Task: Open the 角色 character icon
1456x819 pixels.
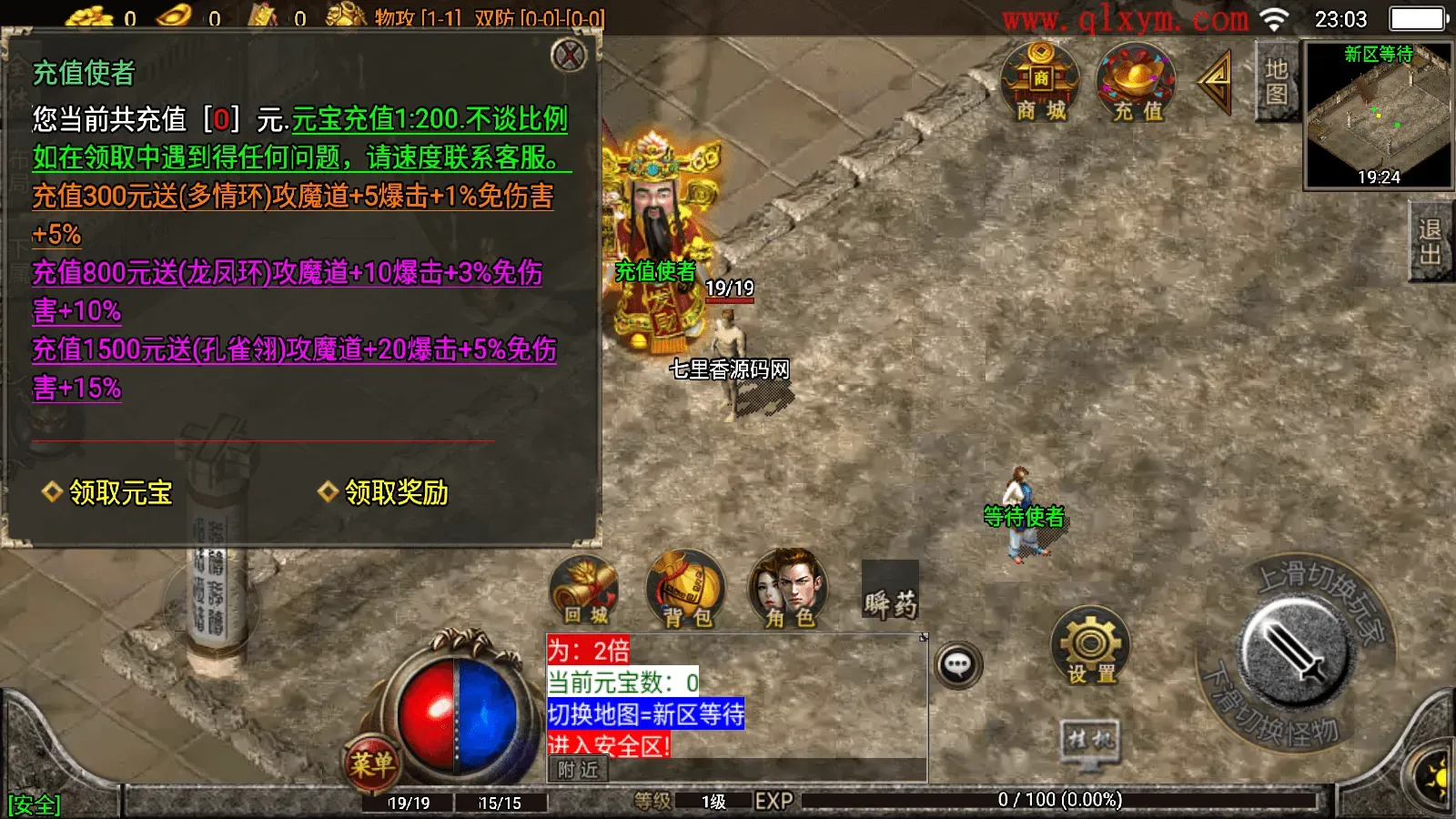Action: point(788,591)
